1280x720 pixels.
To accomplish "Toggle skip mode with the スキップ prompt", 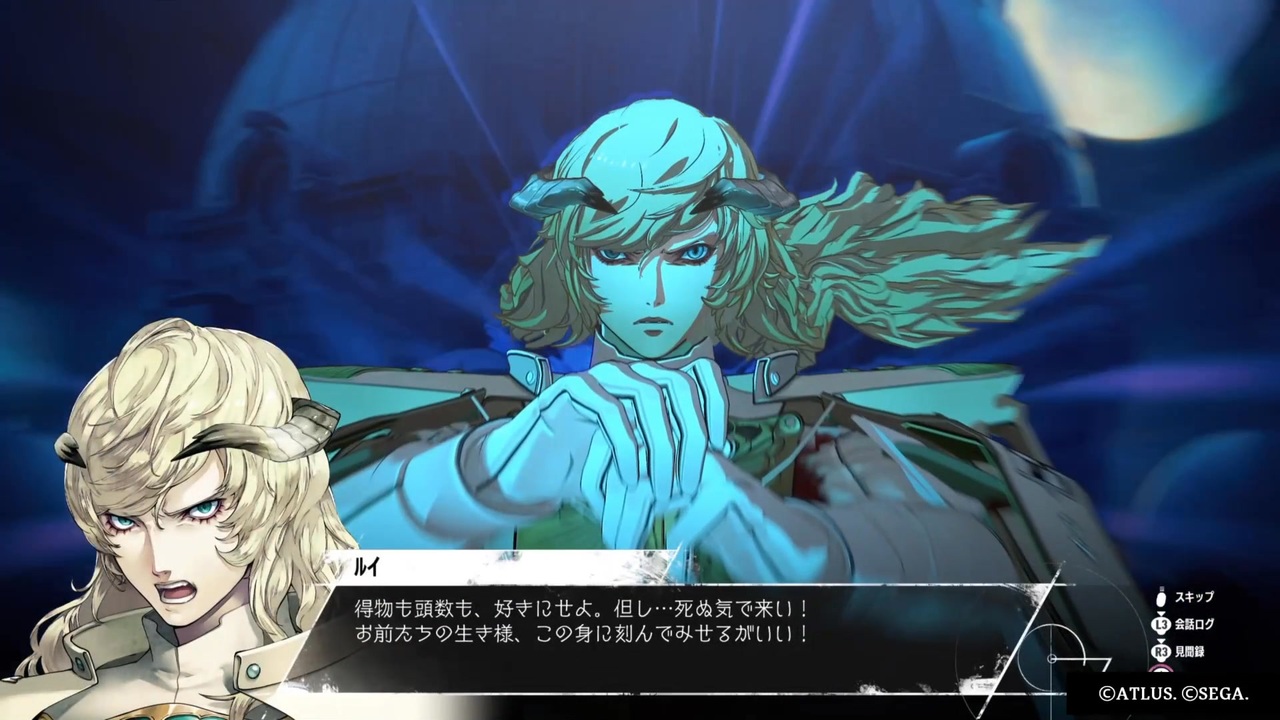I will click(x=1196, y=596).
